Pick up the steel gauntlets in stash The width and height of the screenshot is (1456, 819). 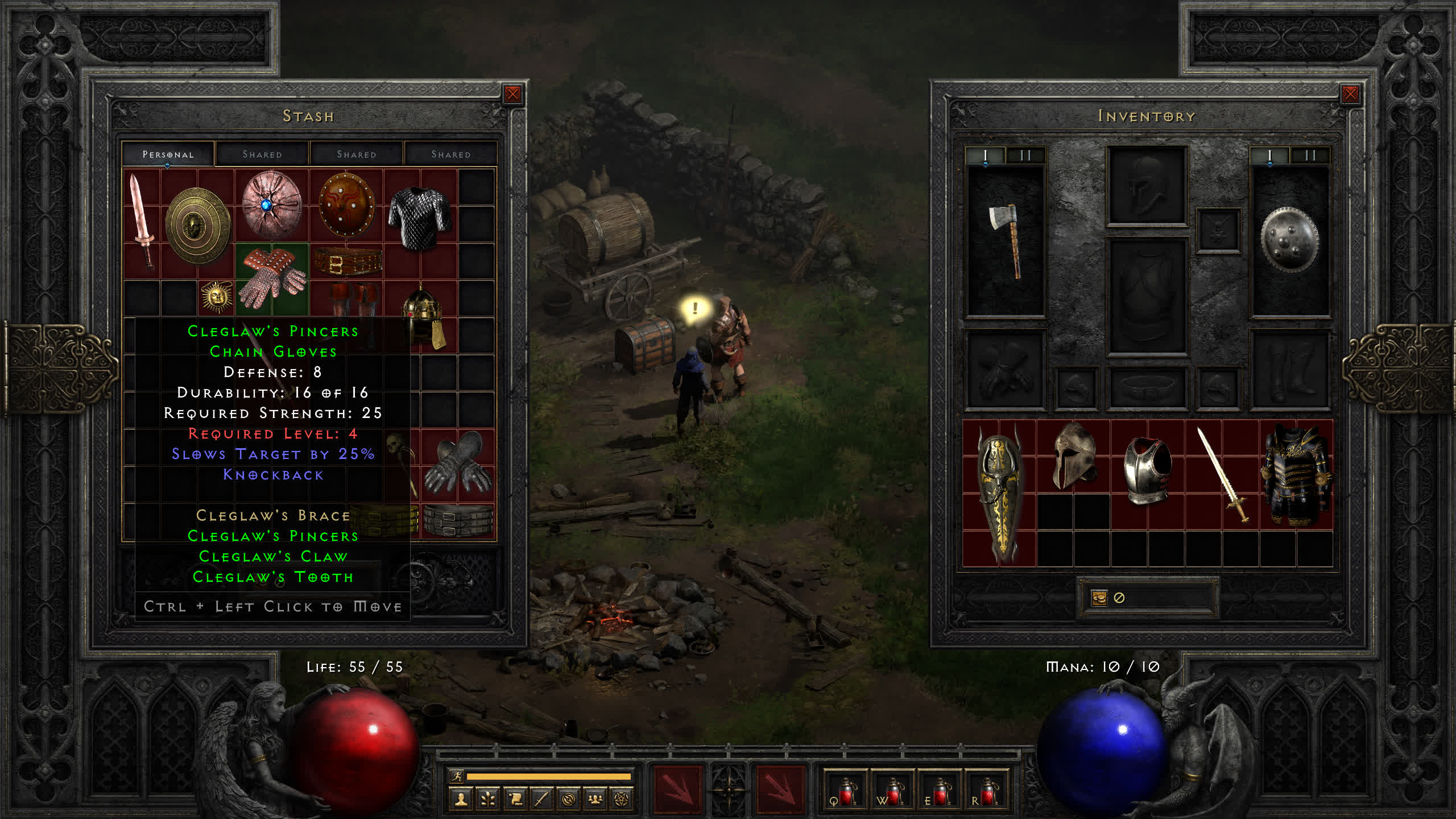[x=458, y=462]
